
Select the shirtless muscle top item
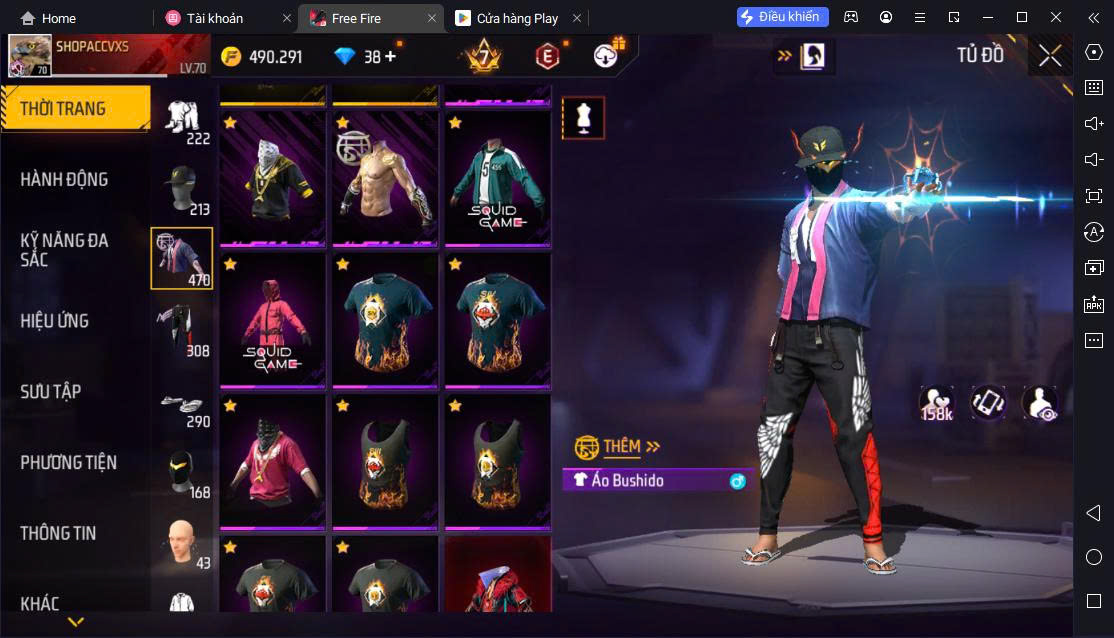click(x=385, y=179)
